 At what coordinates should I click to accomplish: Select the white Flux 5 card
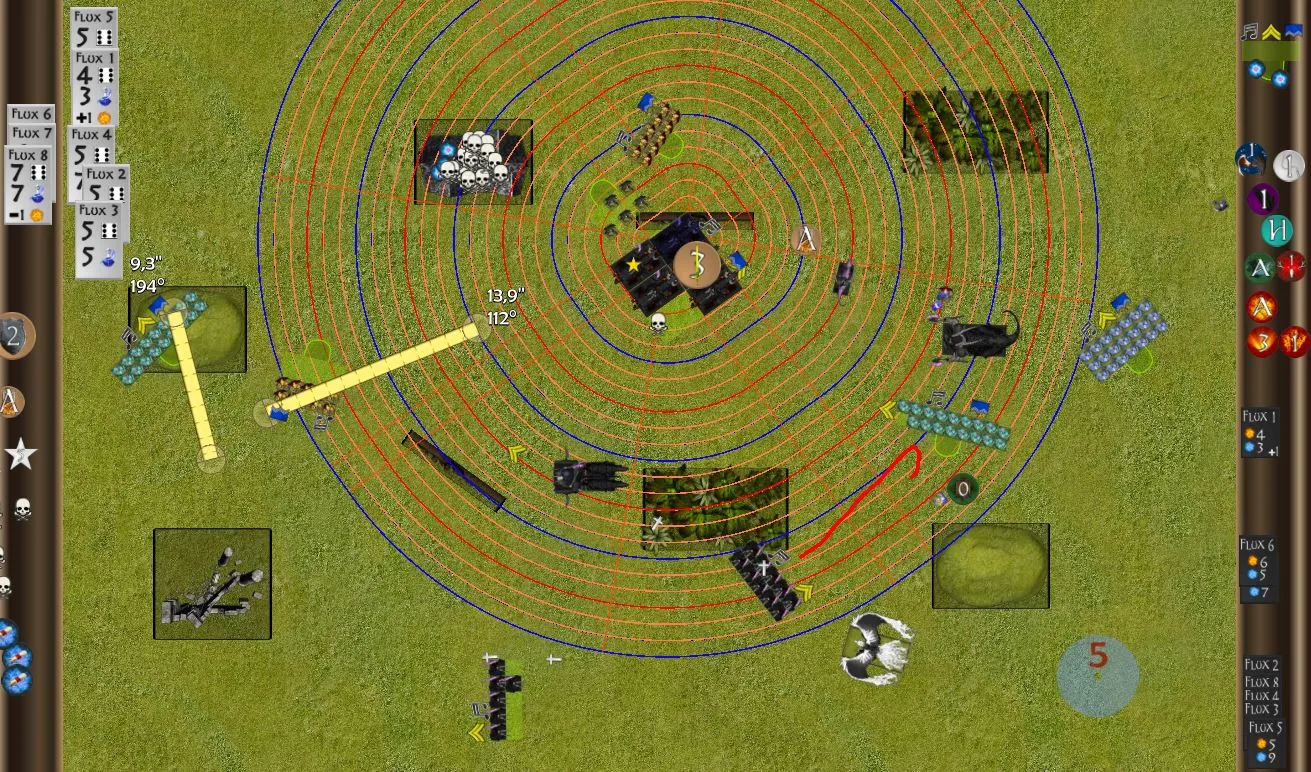[94, 28]
